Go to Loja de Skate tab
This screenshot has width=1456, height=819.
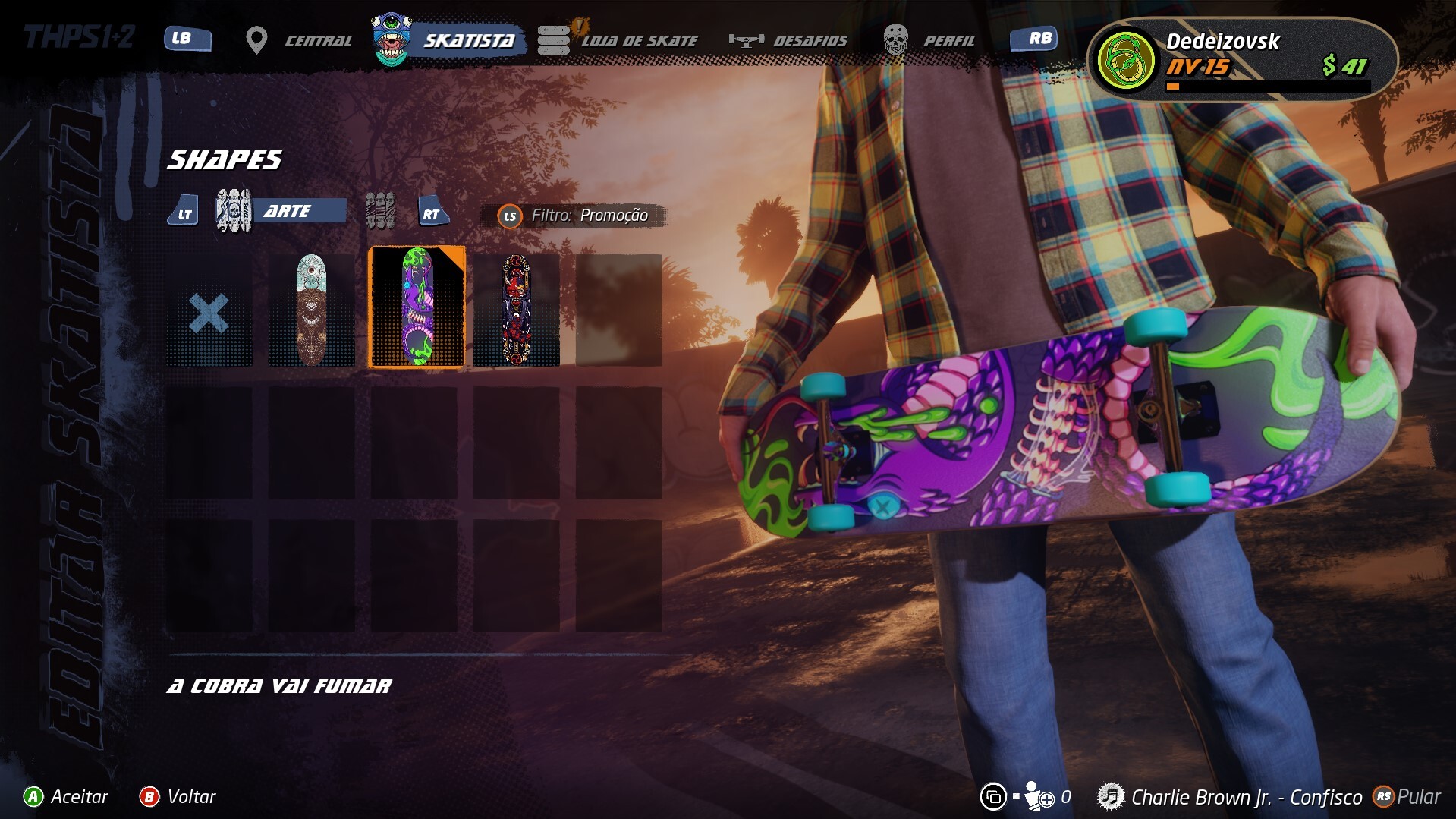(x=619, y=40)
